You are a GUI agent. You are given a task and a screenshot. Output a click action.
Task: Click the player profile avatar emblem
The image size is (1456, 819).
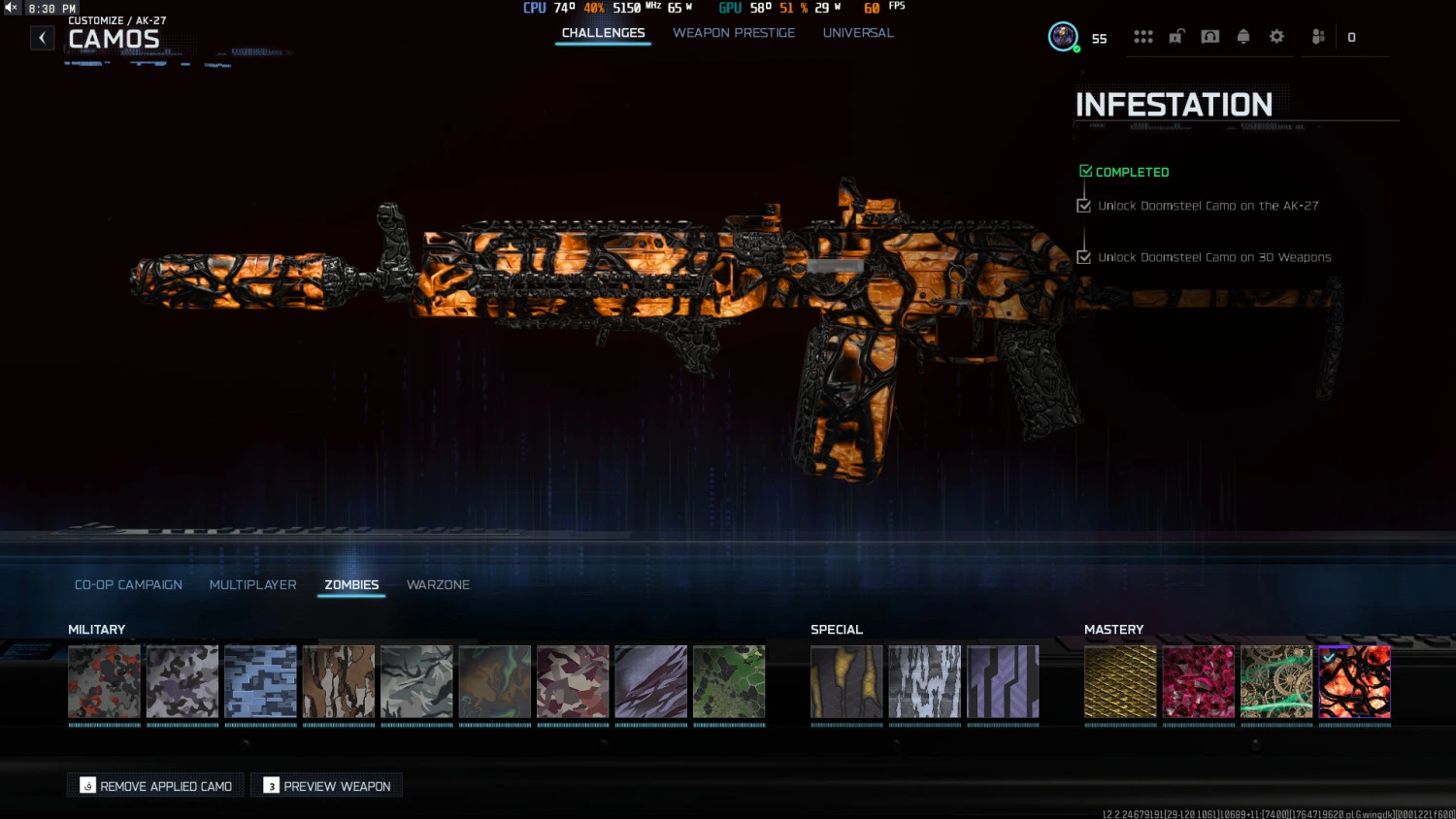(x=1063, y=36)
